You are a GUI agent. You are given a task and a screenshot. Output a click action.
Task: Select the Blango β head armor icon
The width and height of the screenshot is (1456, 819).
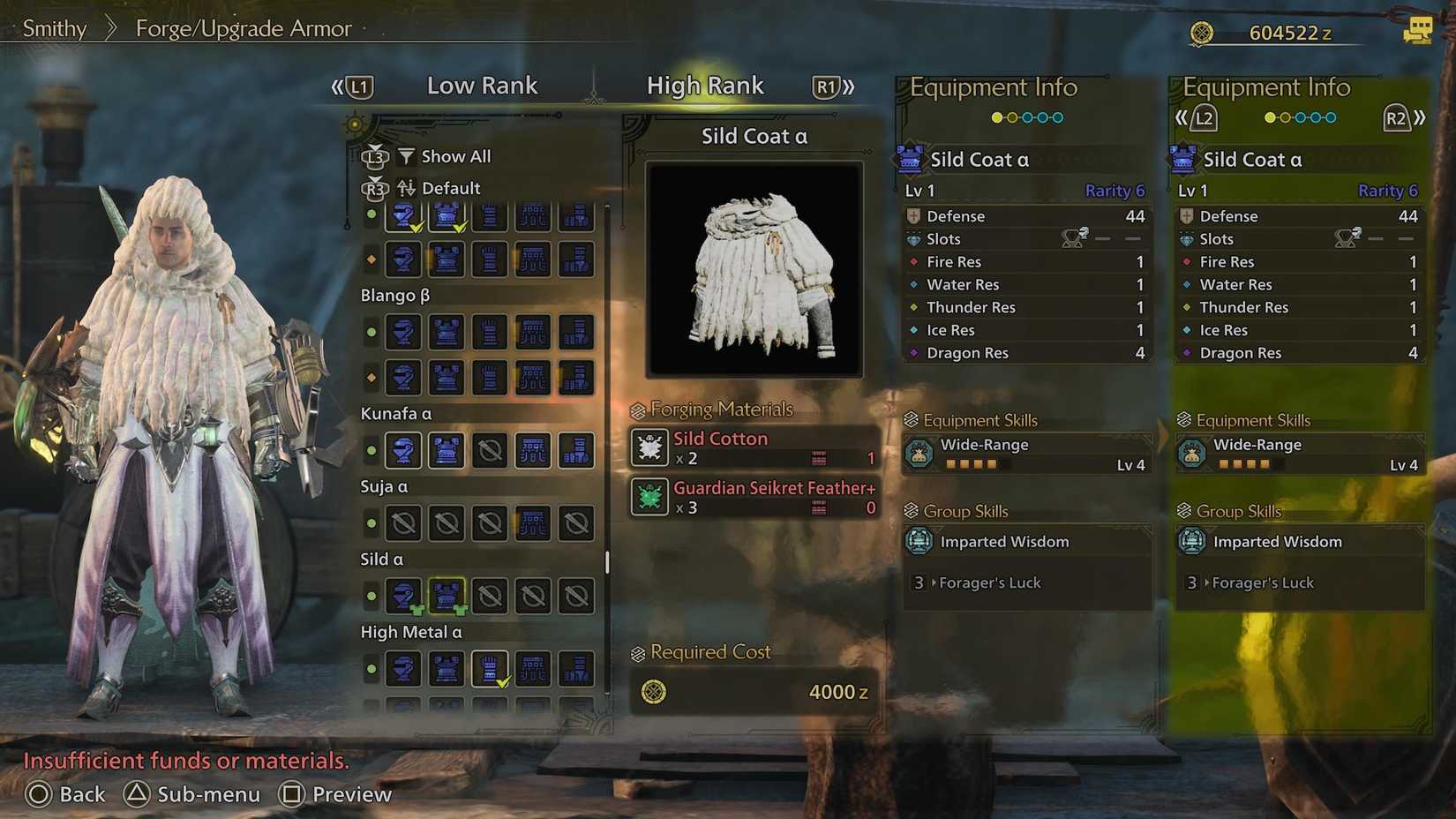click(403, 333)
